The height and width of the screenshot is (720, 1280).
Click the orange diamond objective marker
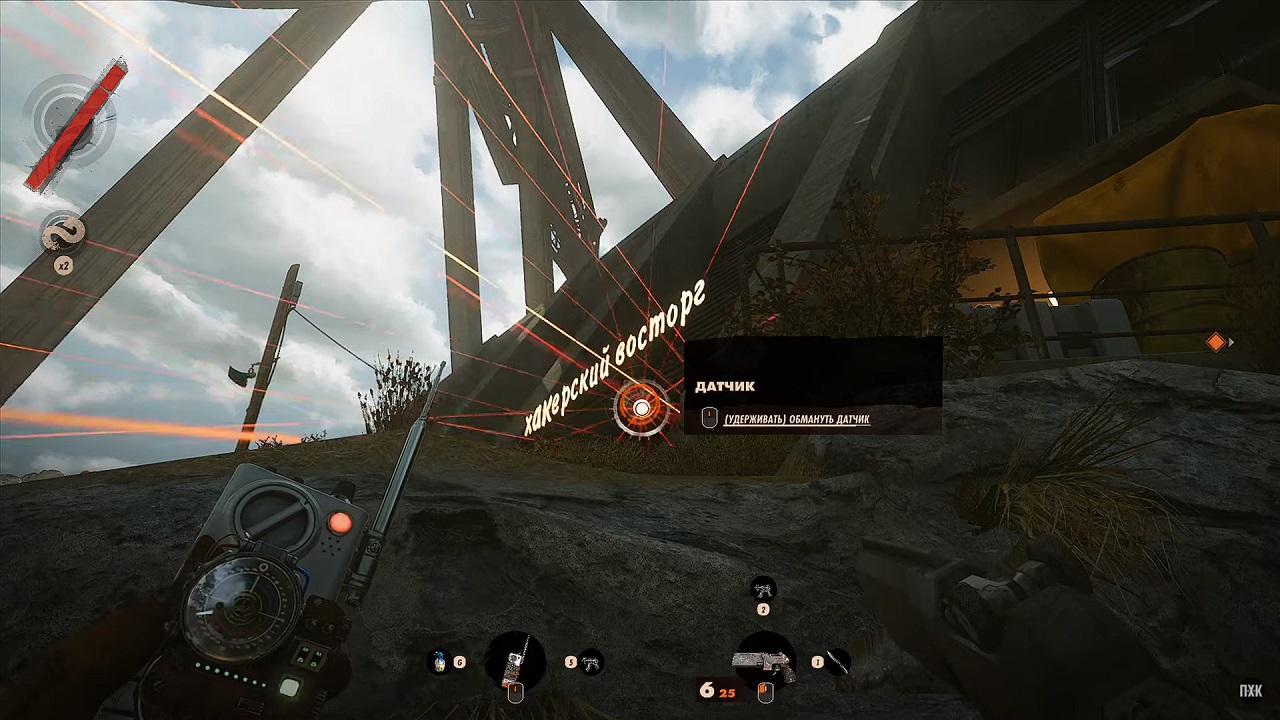(x=1216, y=343)
